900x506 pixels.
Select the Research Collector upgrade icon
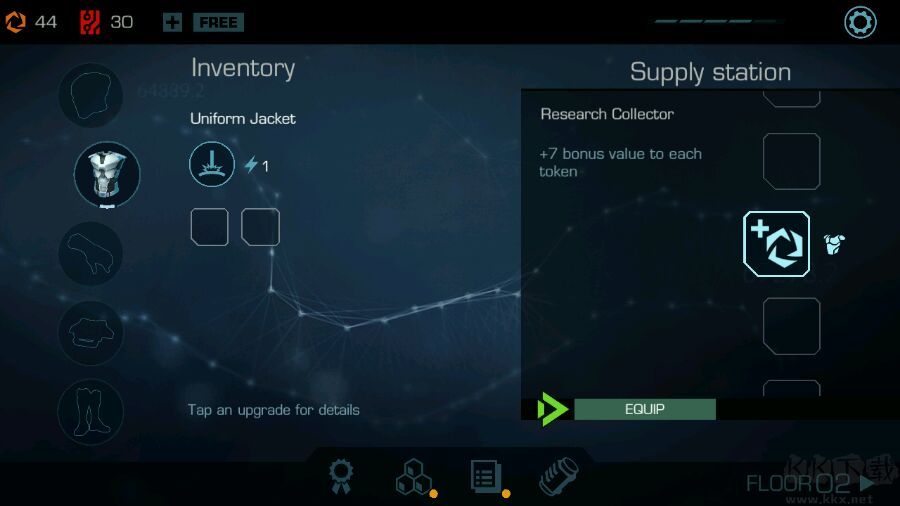pyautogui.click(x=776, y=244)
